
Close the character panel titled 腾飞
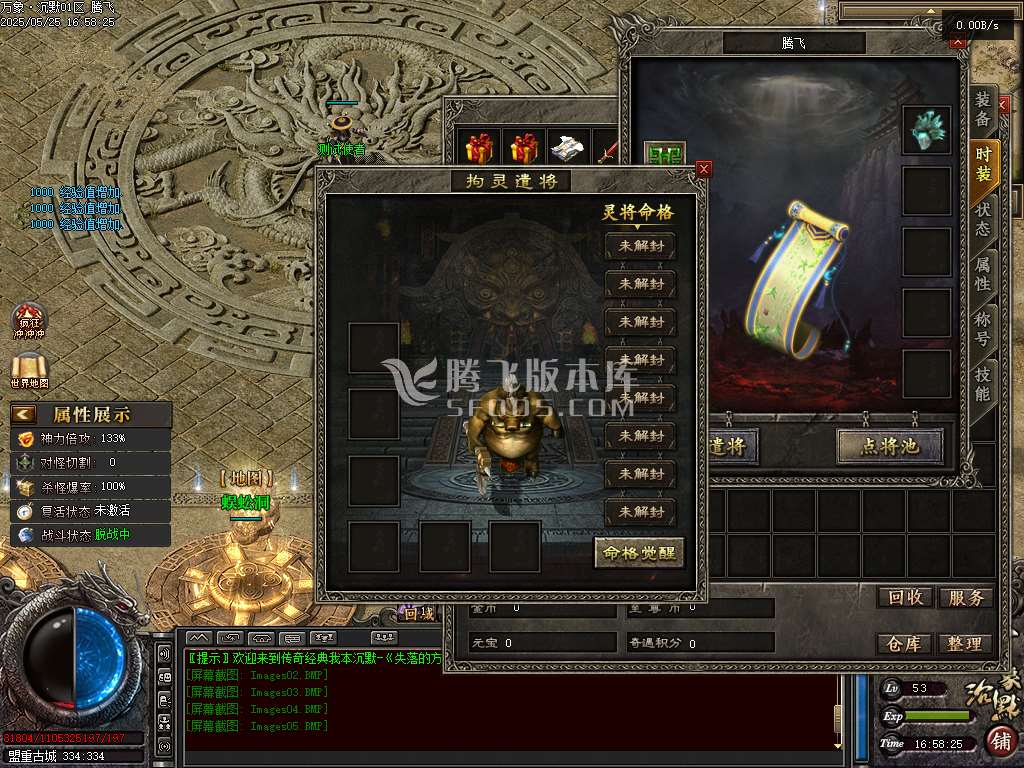tap(958, 41)
